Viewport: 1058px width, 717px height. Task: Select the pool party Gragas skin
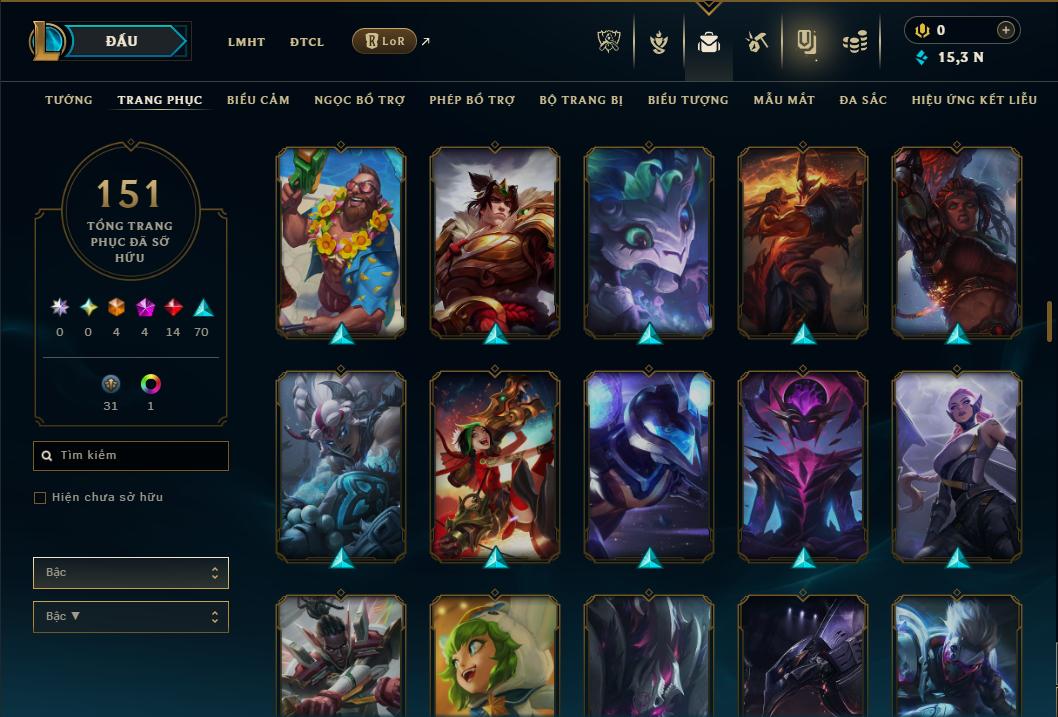point(341,240)
